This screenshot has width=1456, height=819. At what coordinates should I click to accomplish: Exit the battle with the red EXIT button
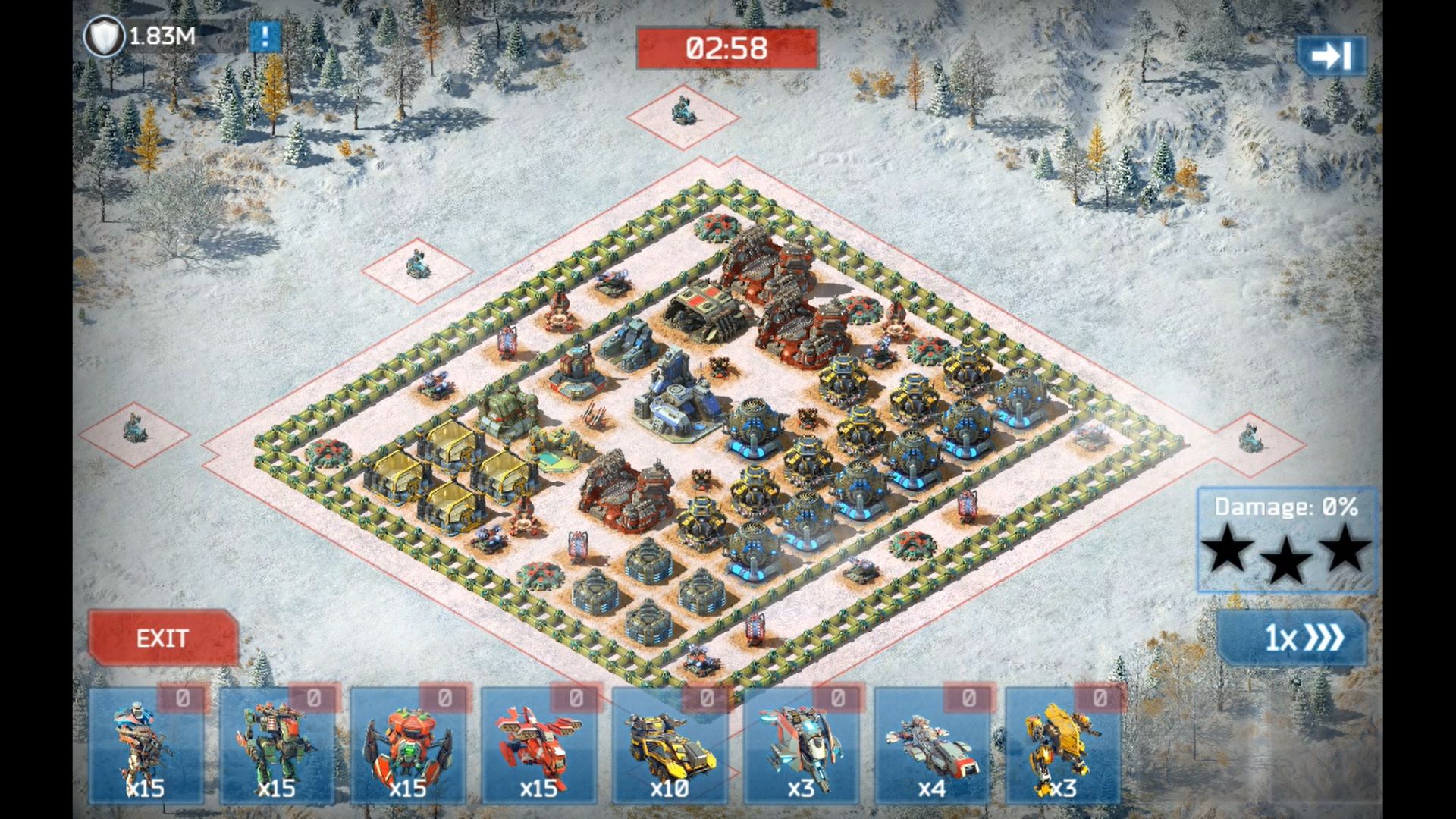[x=162, y=638]
